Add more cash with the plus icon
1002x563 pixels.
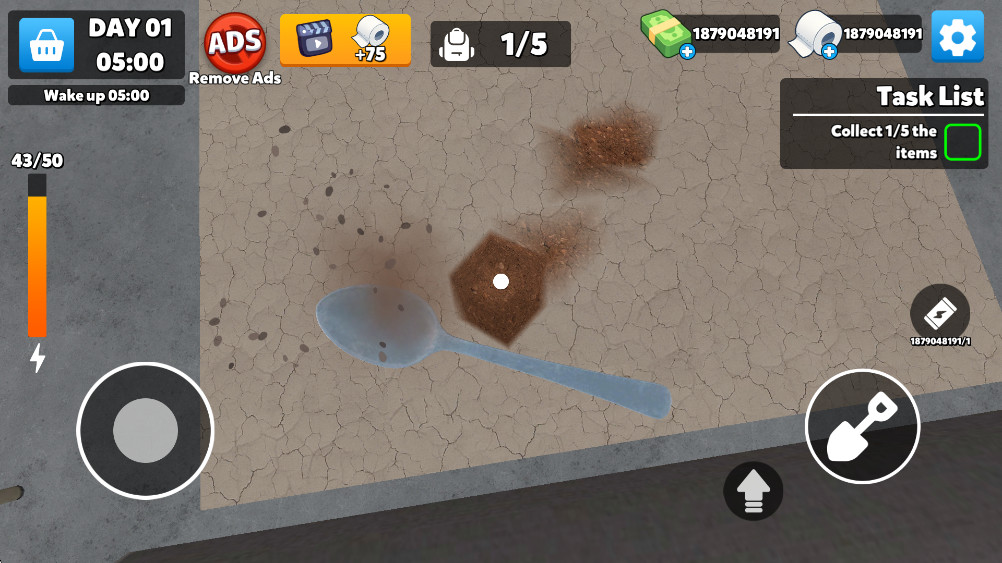pyautogui.click(x=687, y=51)
